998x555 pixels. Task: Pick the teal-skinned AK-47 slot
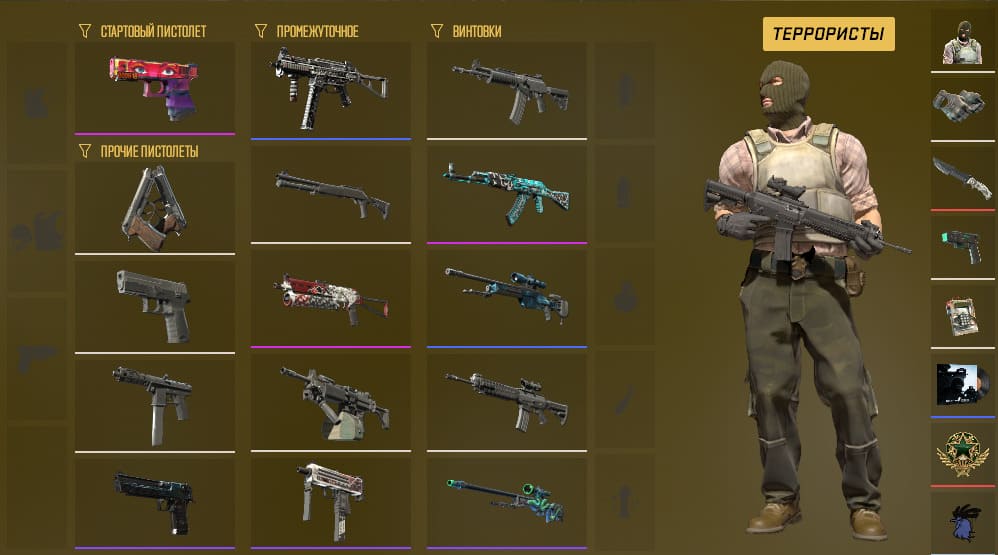(x=506, y=193)
